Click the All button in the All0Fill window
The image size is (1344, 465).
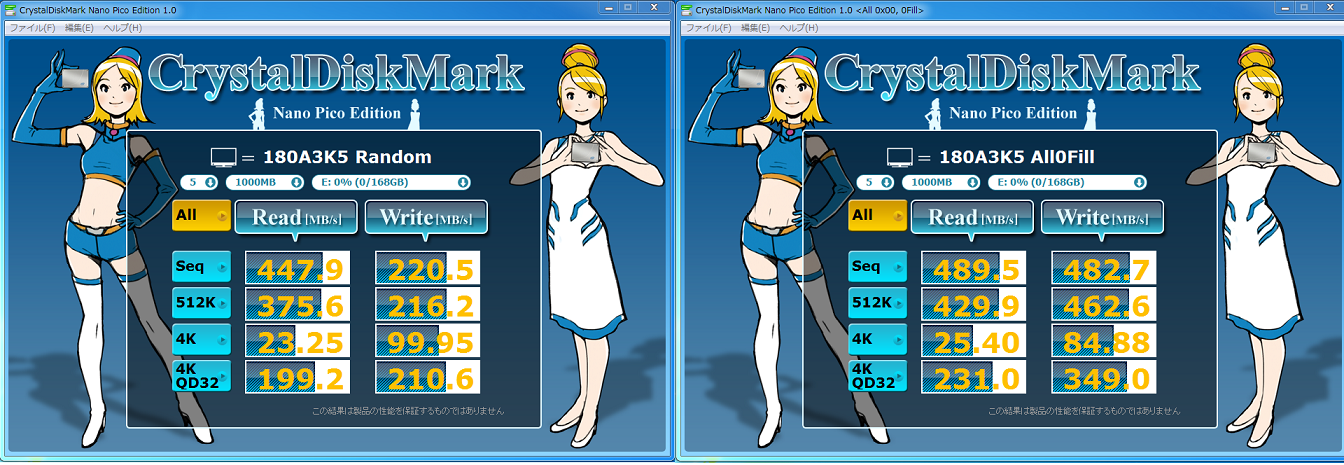tap(877, 215)
